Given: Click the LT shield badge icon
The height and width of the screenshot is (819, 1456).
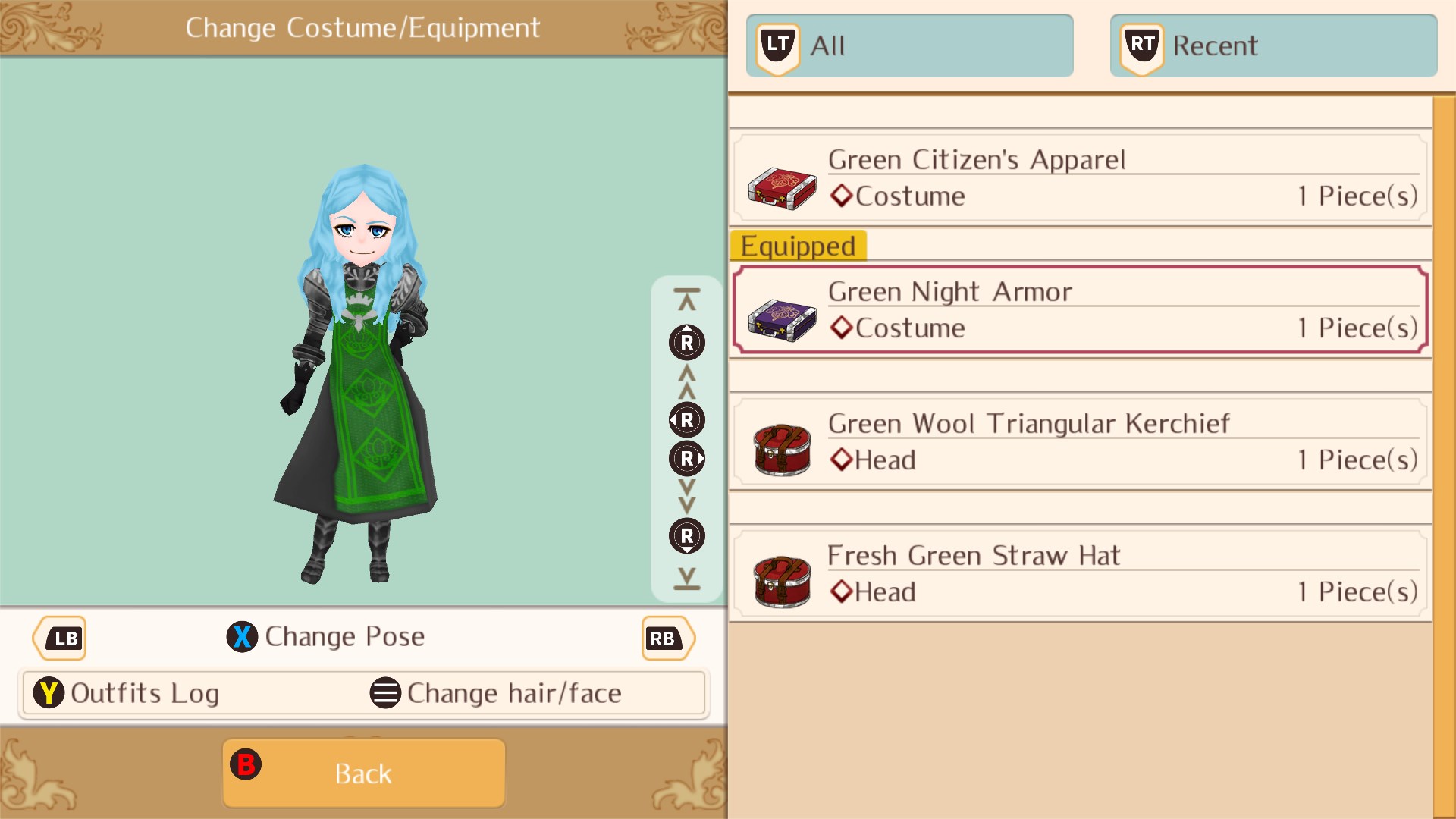Looking at the screenshot, I should [x=777, y=44].
